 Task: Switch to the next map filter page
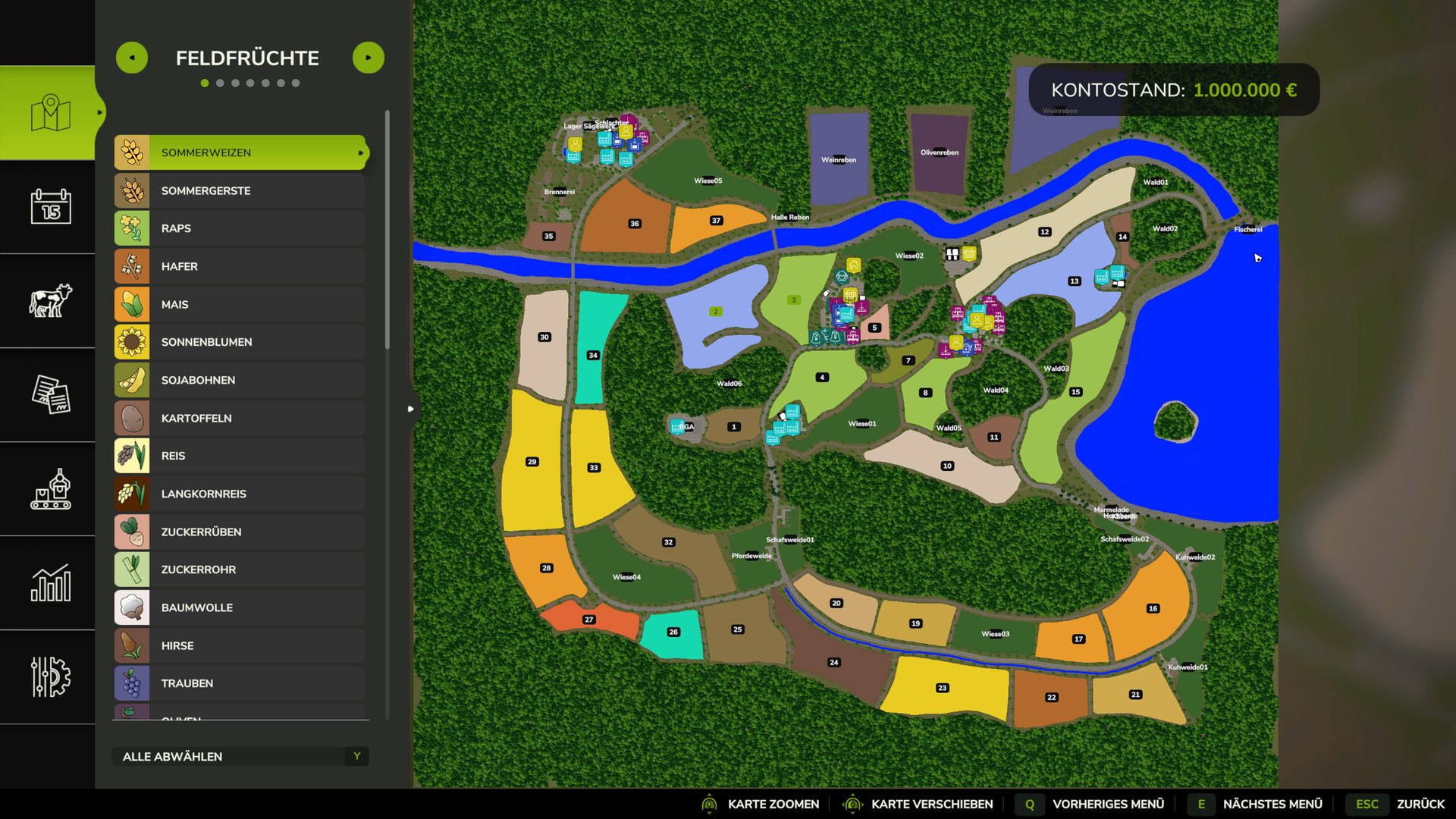click(369, 58)
